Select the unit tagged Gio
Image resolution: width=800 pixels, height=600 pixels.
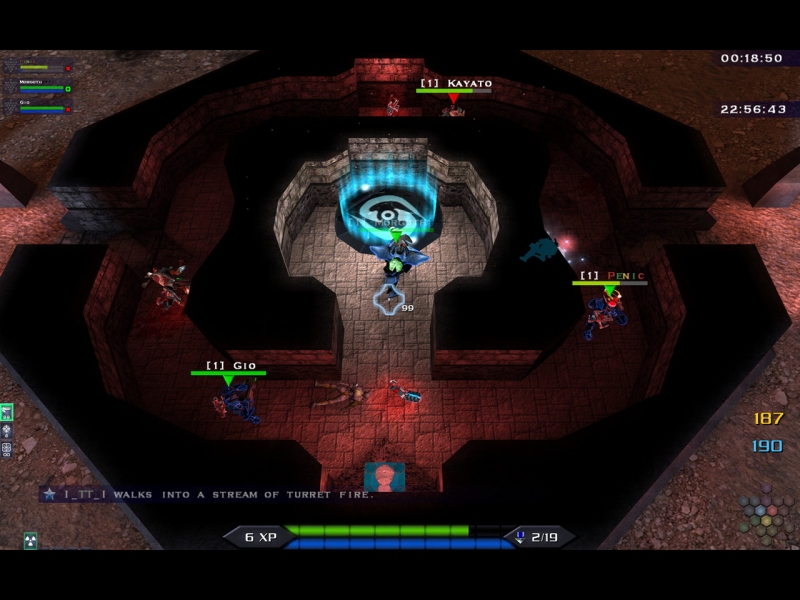pyautogui.click(x=233, y=400)
